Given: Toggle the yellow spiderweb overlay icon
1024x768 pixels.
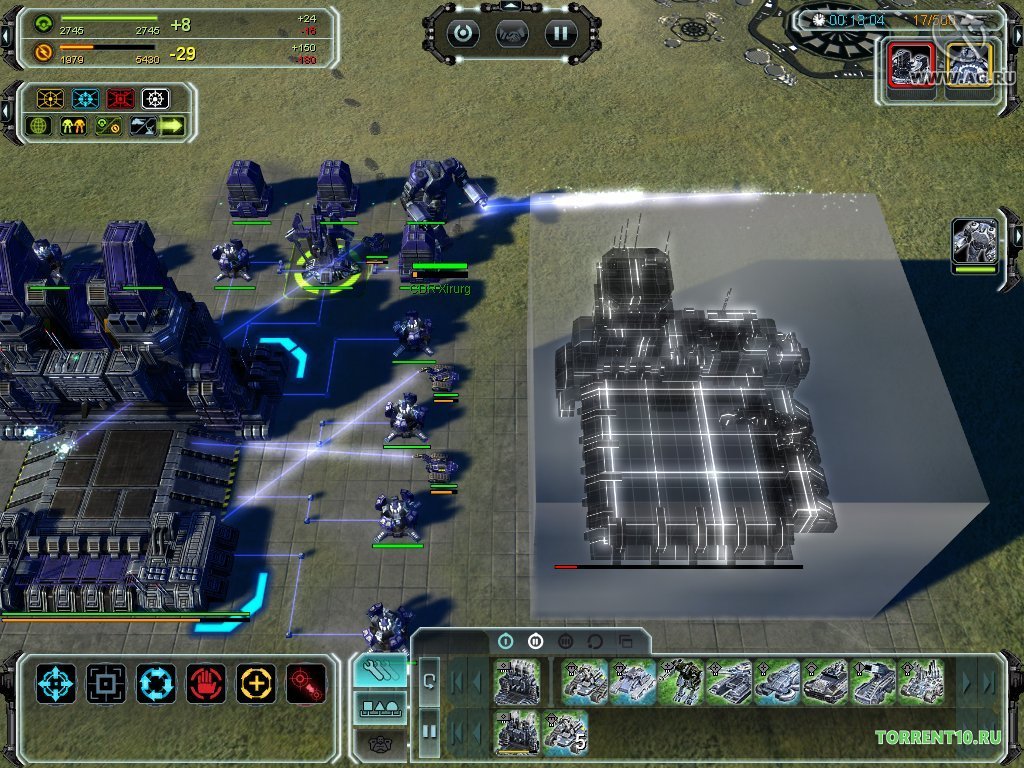Looking at the screenshot, I should pyautogui.click(x=50, y=99).
